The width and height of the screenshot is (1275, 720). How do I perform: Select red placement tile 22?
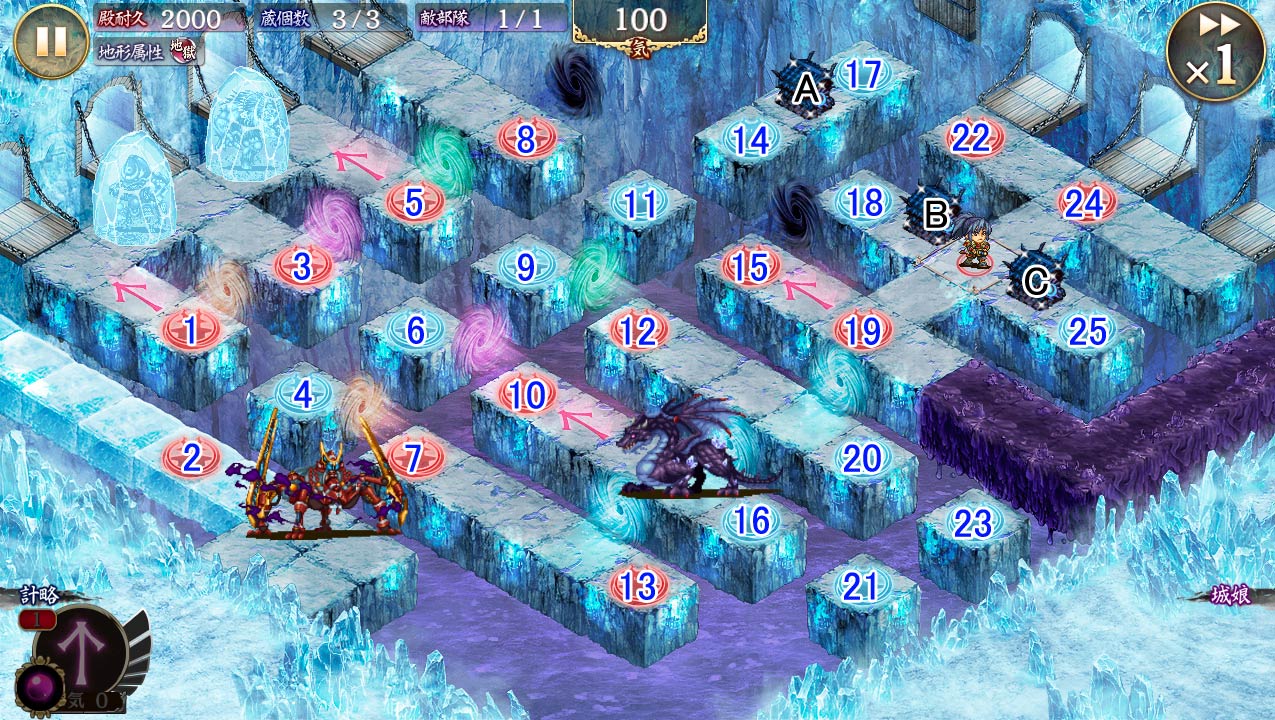(x=970, y=139)
